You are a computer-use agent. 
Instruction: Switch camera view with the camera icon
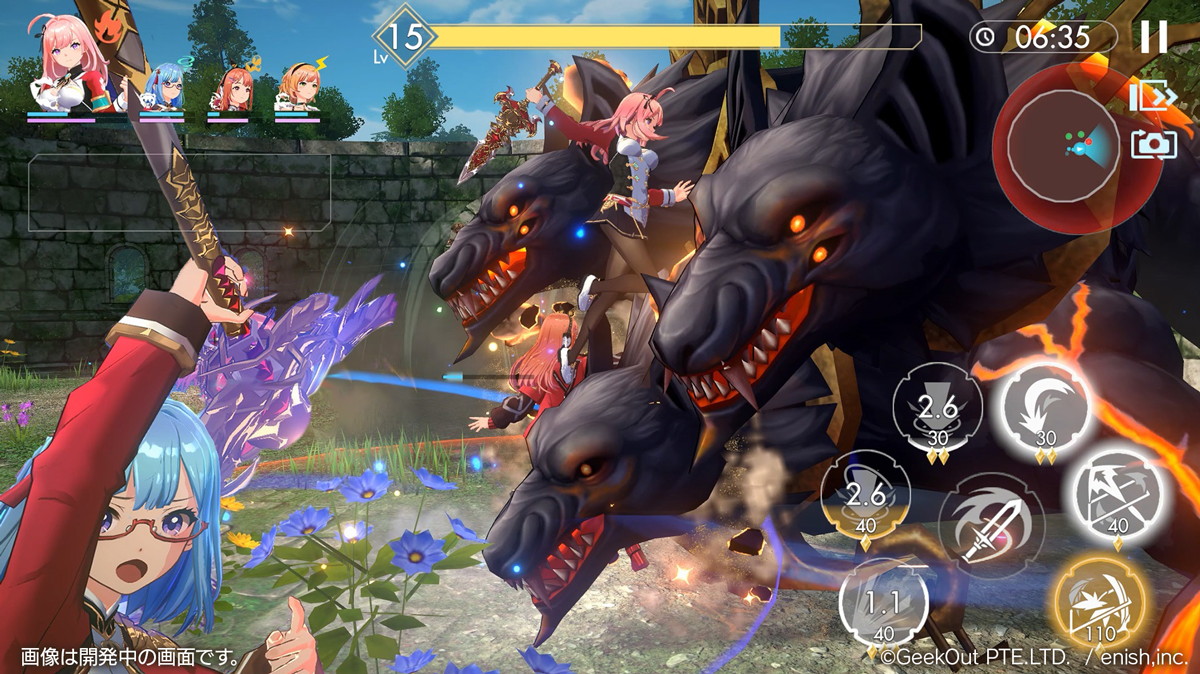click(1153, 145)
